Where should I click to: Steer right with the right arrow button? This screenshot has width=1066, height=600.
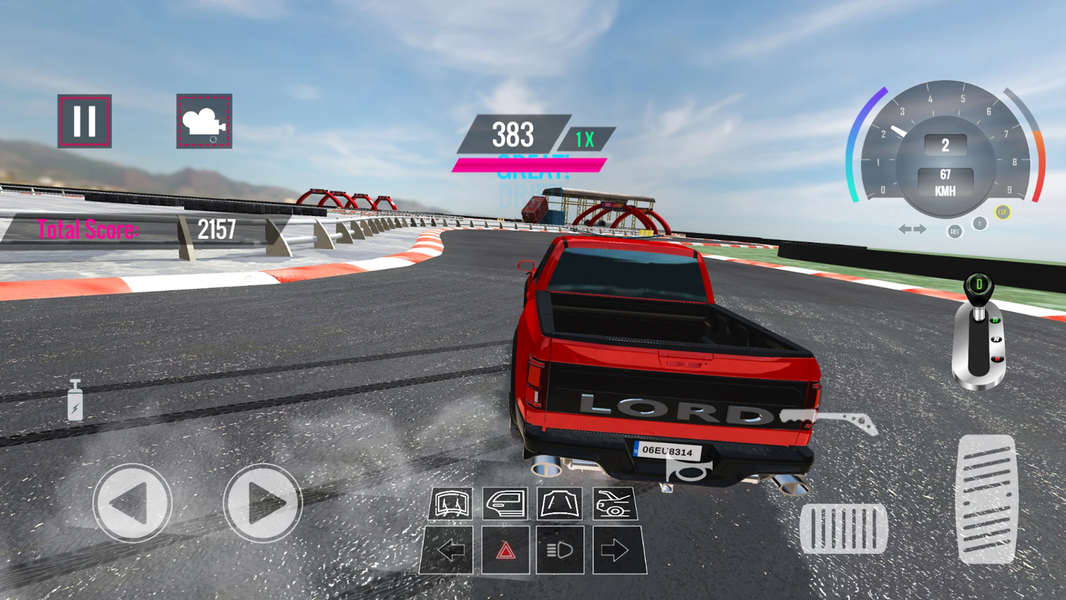pyautogui.click(x=262, y=503)
